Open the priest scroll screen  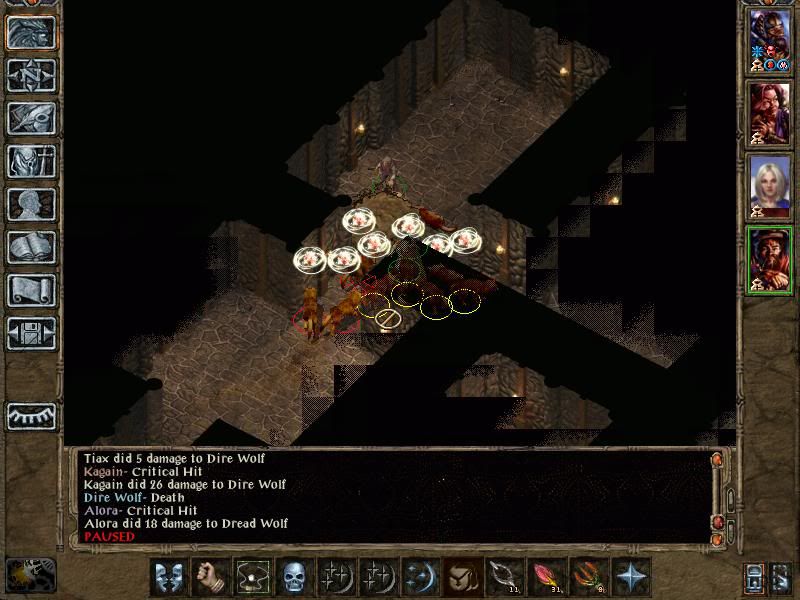(31, 290)
